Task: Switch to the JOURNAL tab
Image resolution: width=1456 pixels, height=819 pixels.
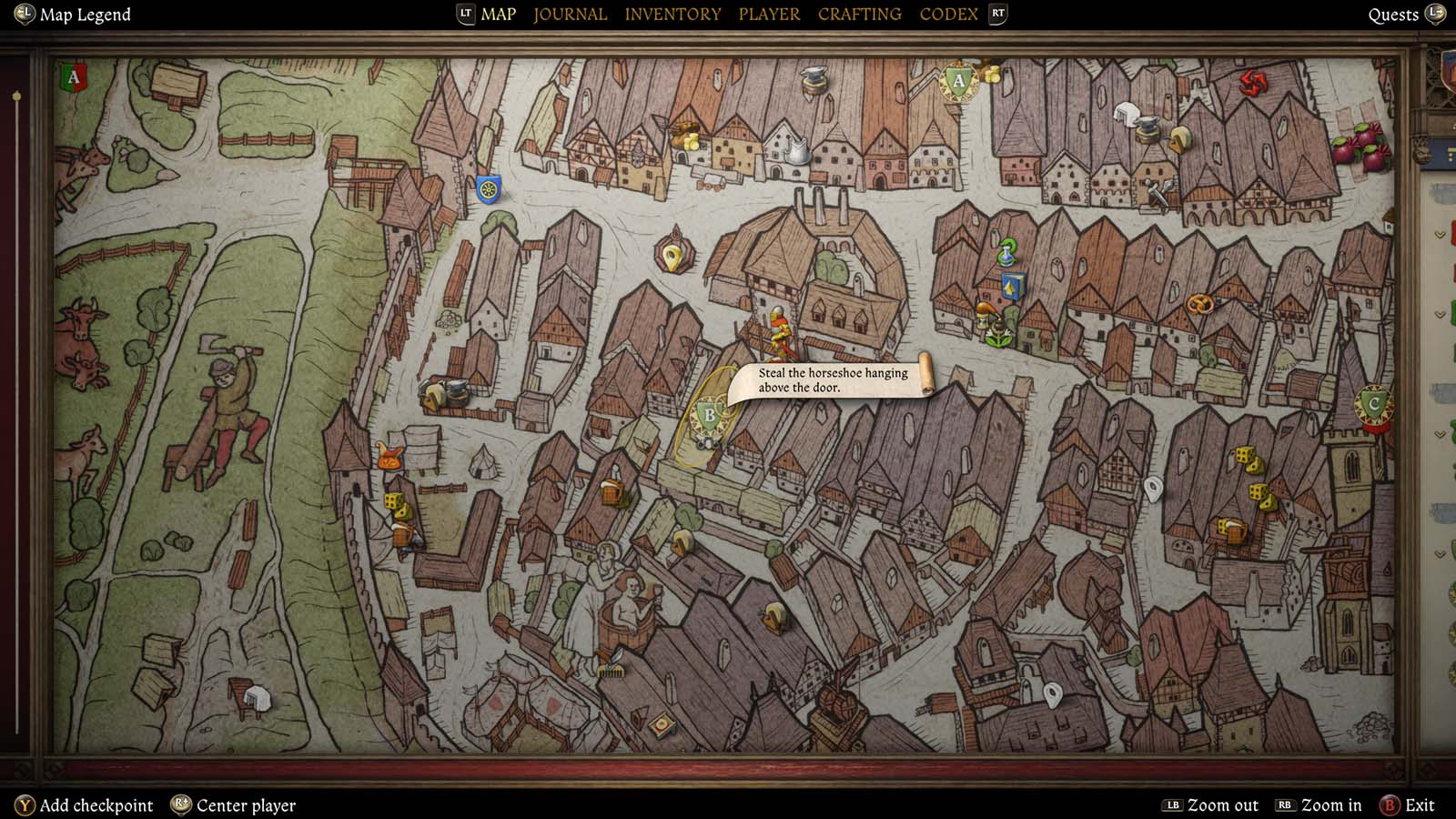Action: [570, 14]
